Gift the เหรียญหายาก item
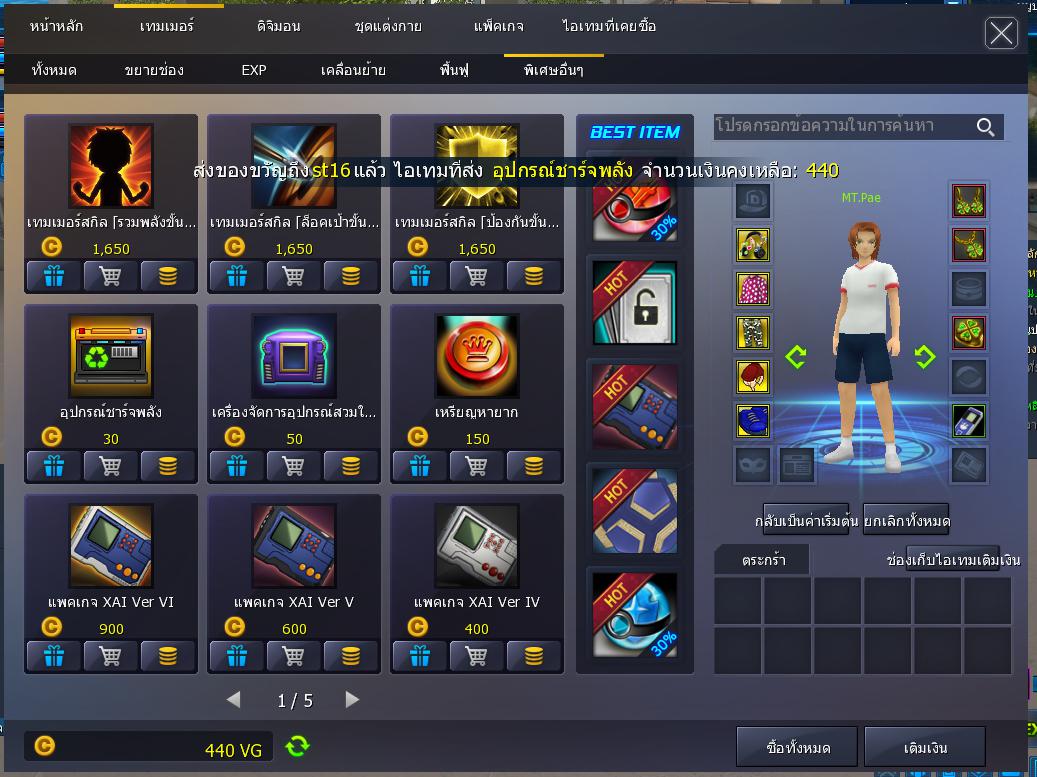 point(420,465)
